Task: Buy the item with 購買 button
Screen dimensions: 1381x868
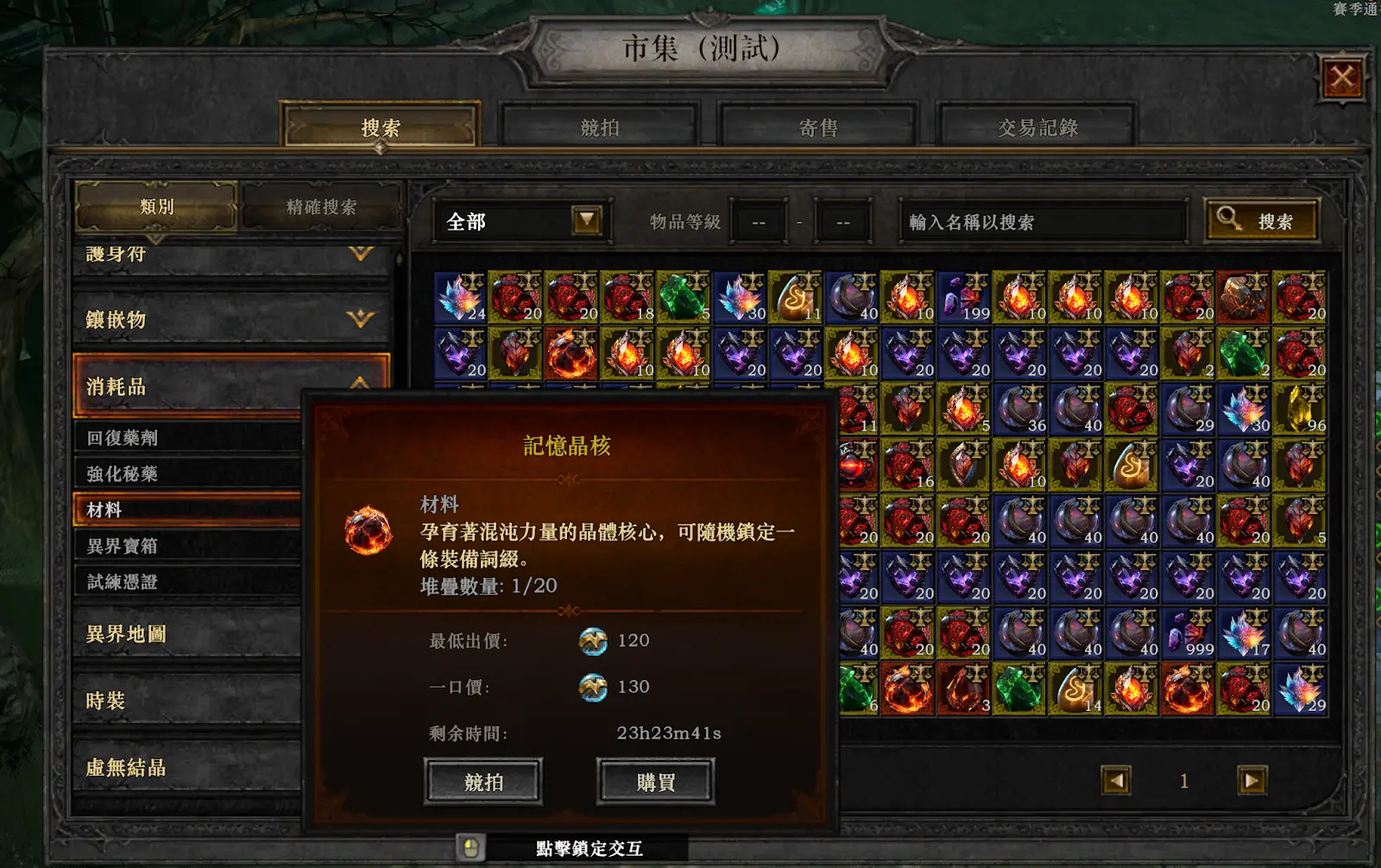Action: click(656, 782)
